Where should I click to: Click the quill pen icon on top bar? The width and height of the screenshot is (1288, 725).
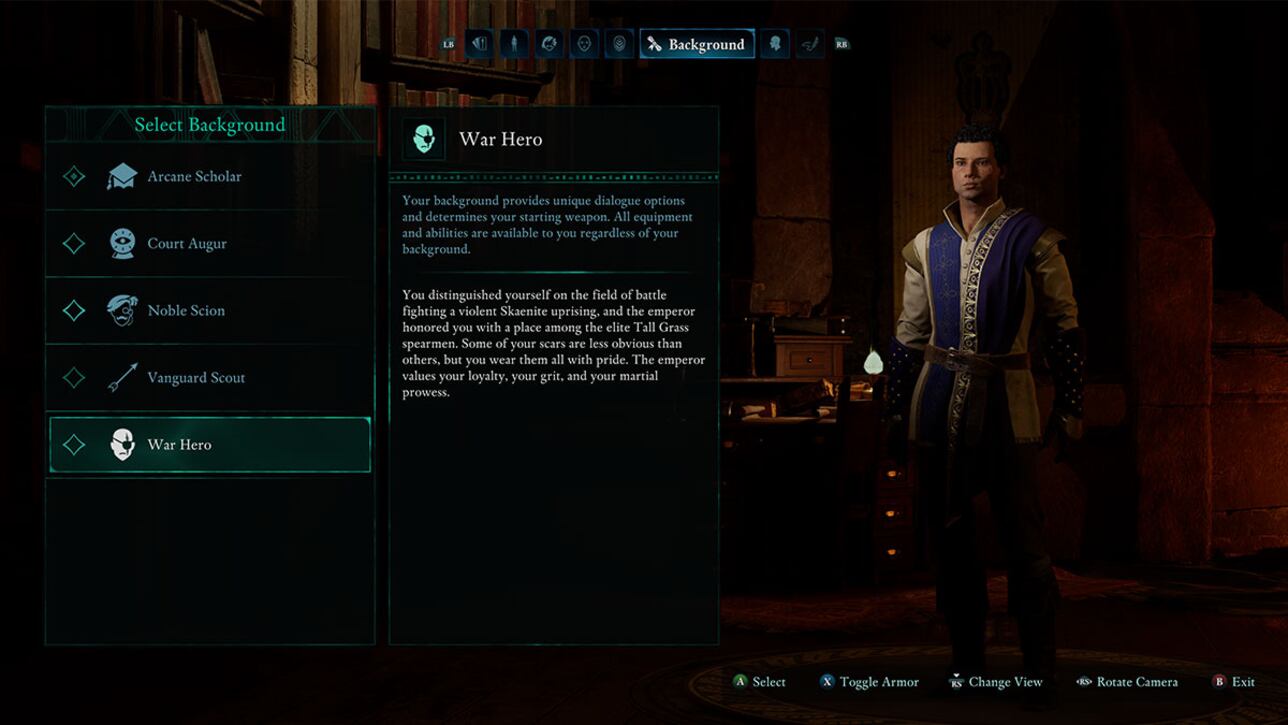(810, 43)
